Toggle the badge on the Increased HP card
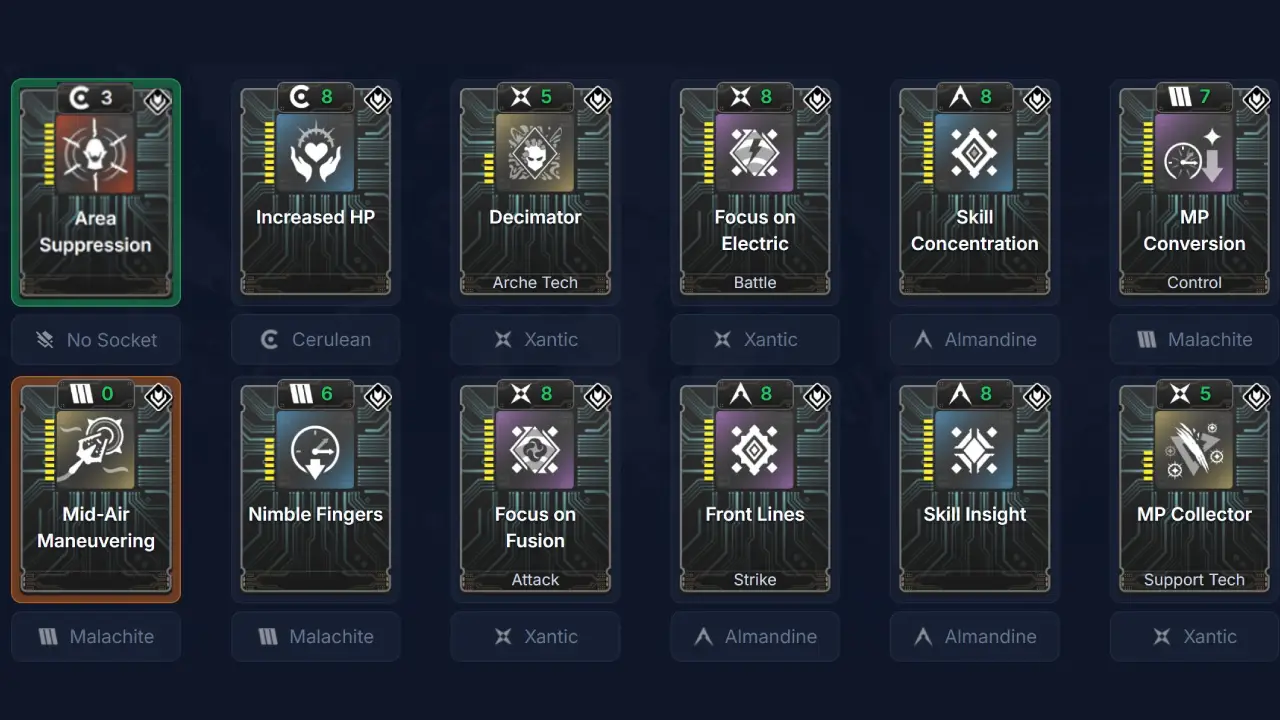1280x720 pixels. (377, 100)
